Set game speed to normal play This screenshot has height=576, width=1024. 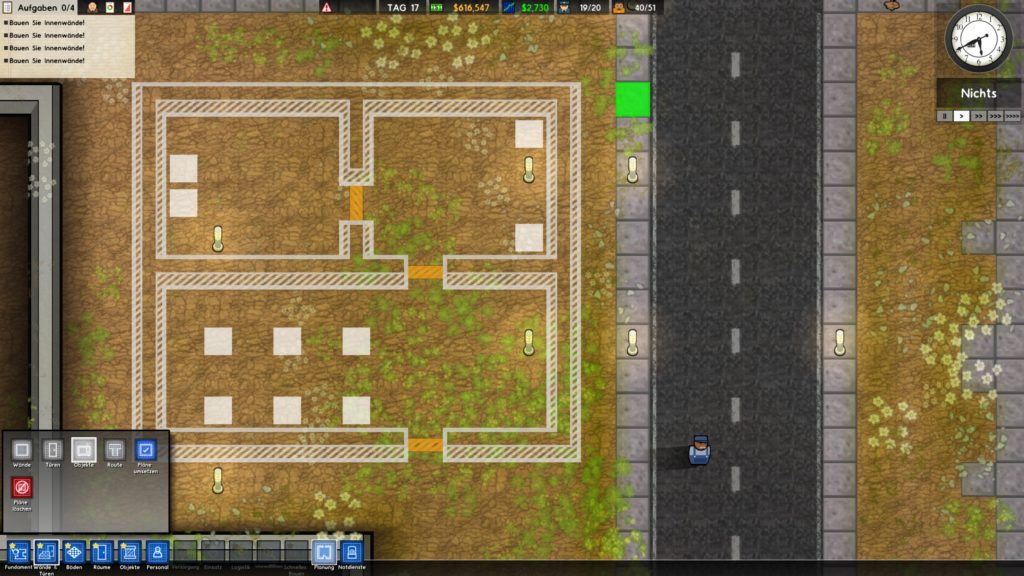(961, 116)
